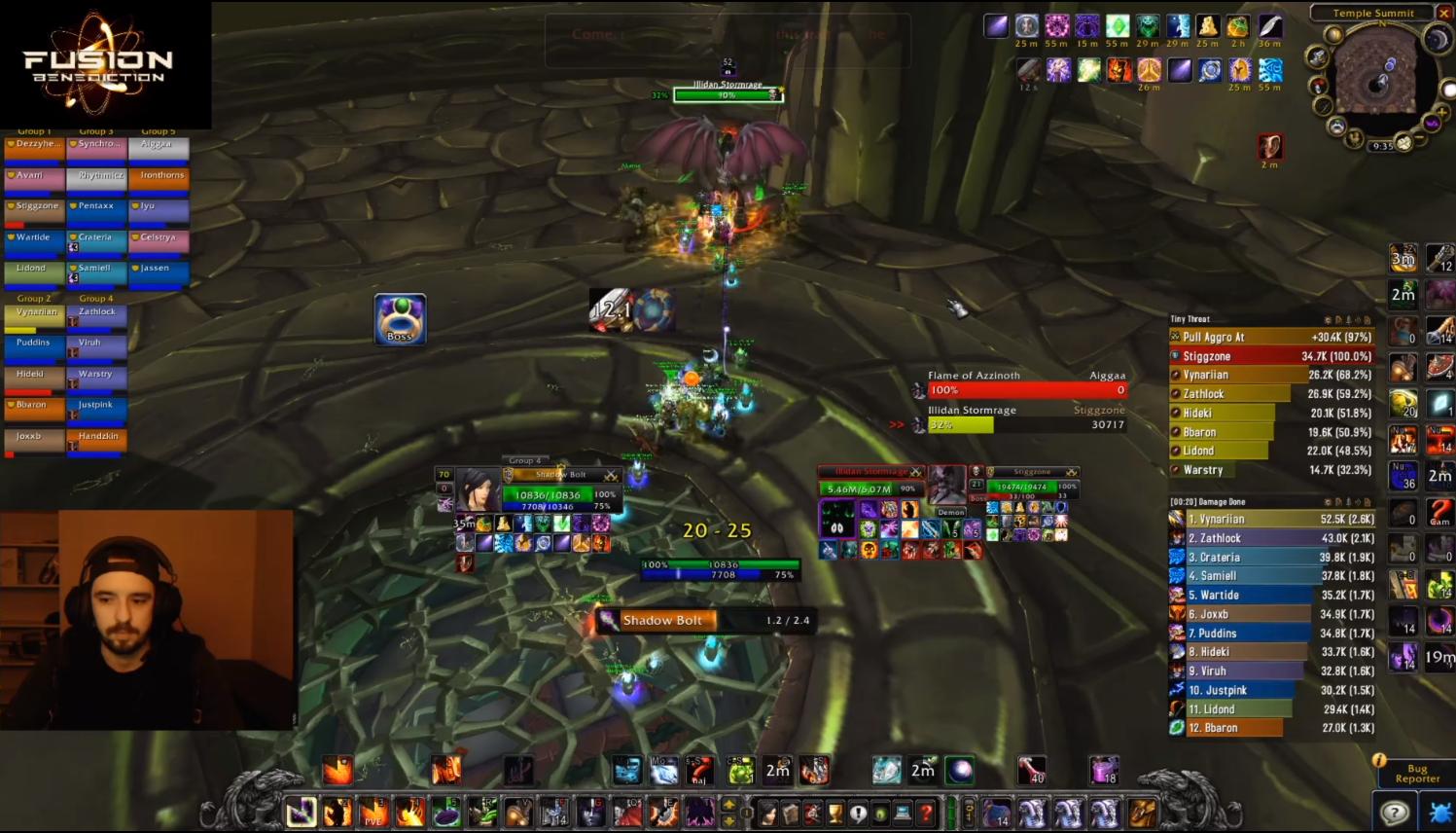Screen dimensions: 1456x833
Task: Click the red question mark micro button
Action: pyautogui.click(x=927, y=812)
